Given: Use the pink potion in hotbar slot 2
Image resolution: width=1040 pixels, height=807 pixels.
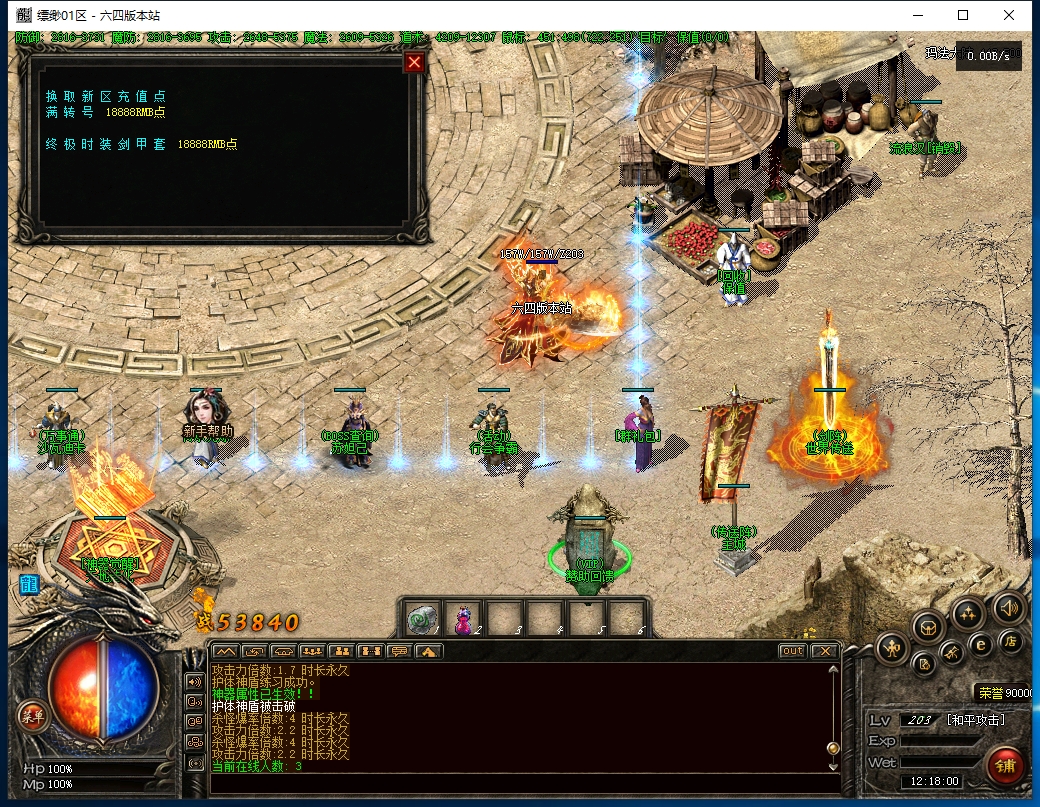Looking at the screenshot, I should click(x=464, y=620).
